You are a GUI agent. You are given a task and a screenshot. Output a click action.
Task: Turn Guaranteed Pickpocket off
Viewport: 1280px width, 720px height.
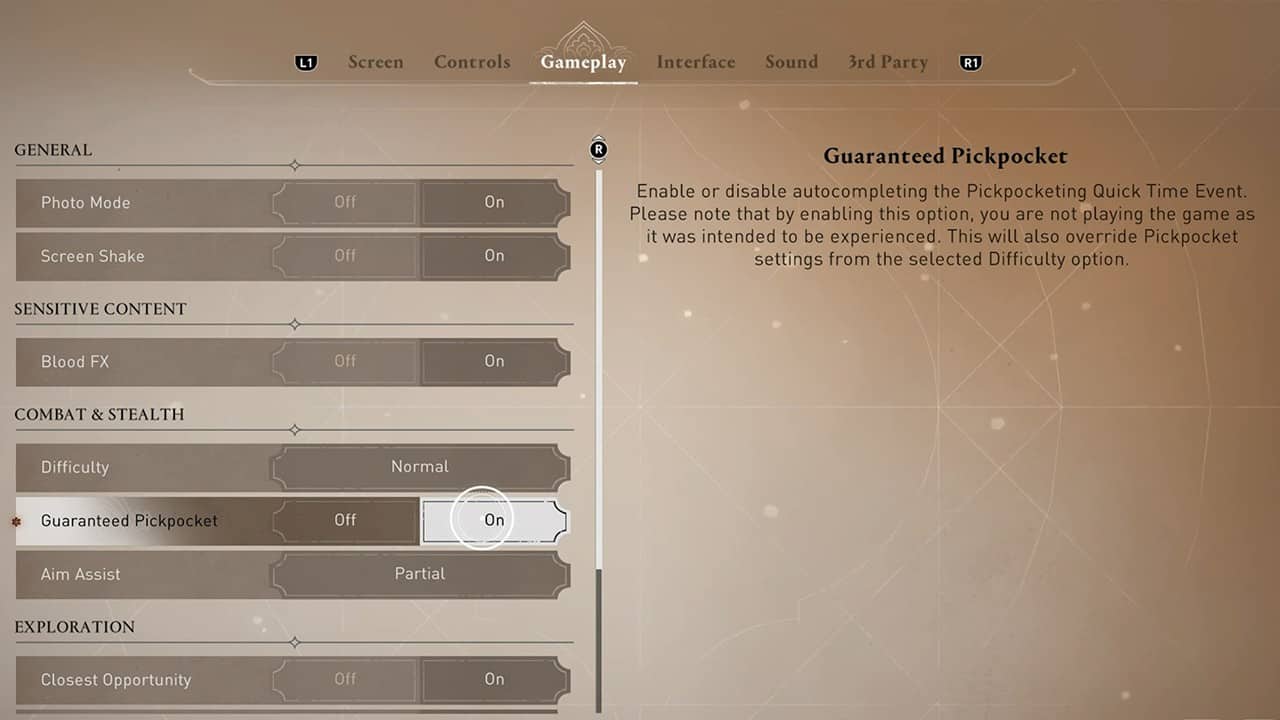click(345, 520)
